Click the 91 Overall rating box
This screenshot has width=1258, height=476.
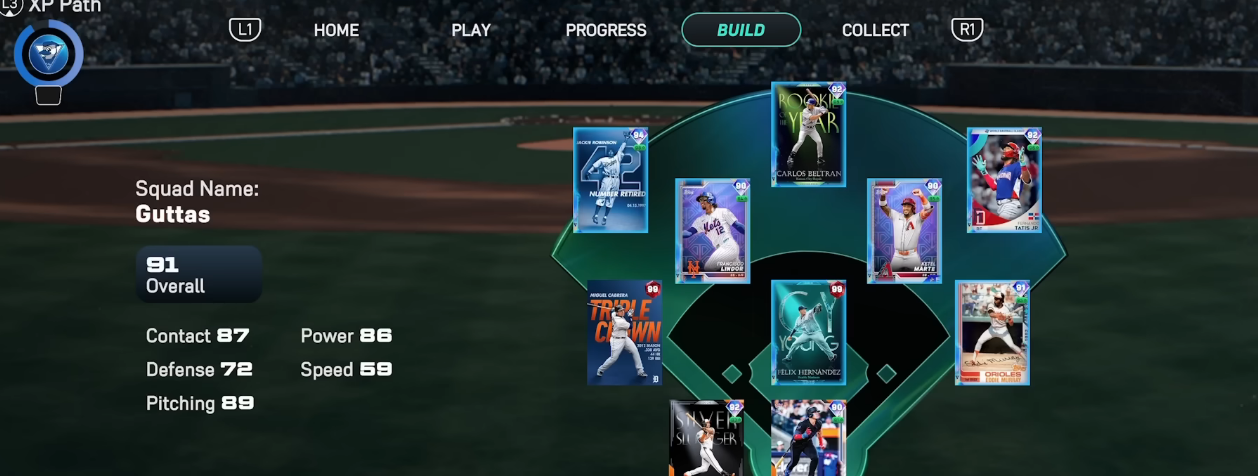pos(199,274)
